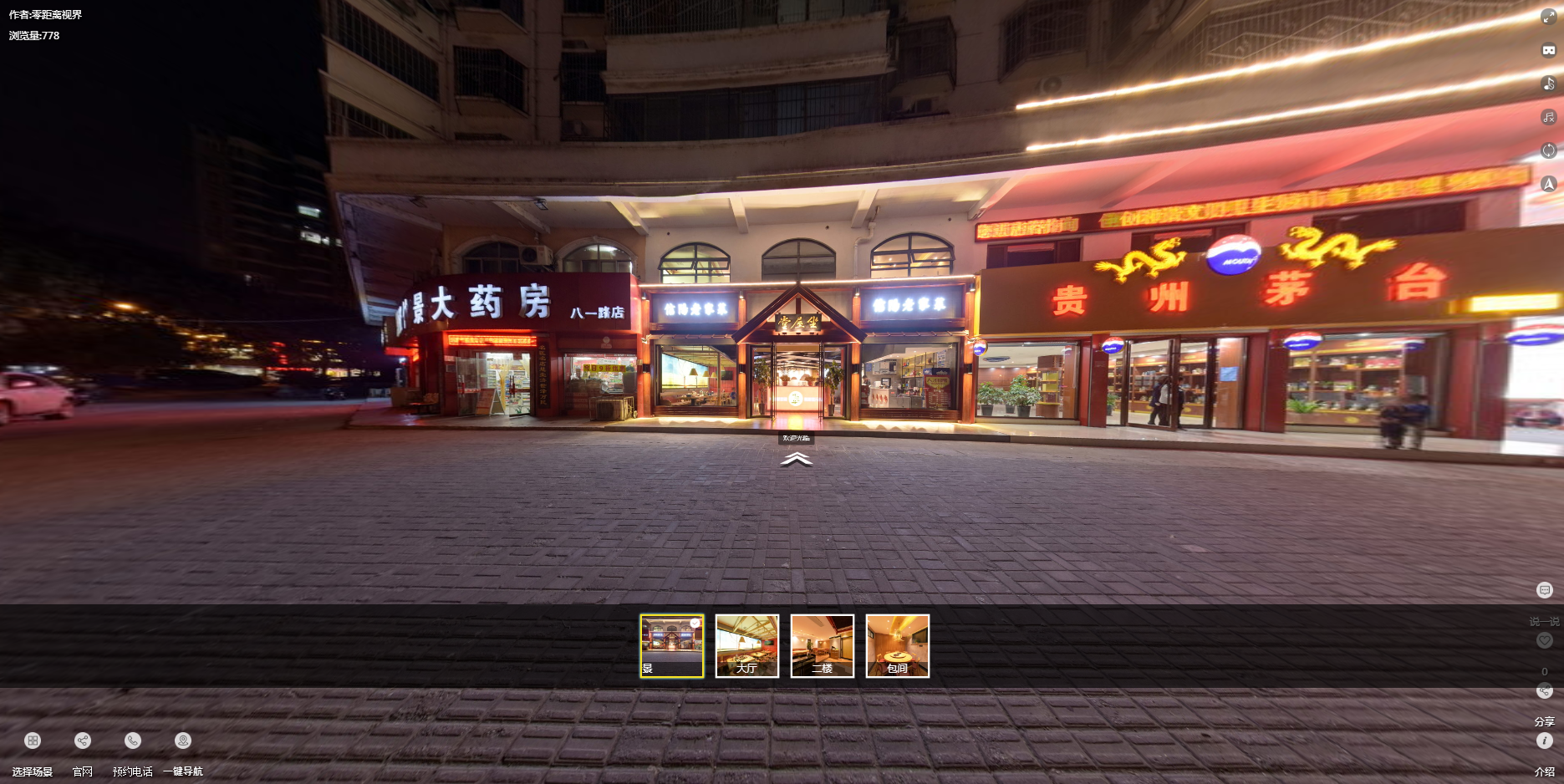Switch to the 二楼 second floor thumbnail

pos(823,646)
